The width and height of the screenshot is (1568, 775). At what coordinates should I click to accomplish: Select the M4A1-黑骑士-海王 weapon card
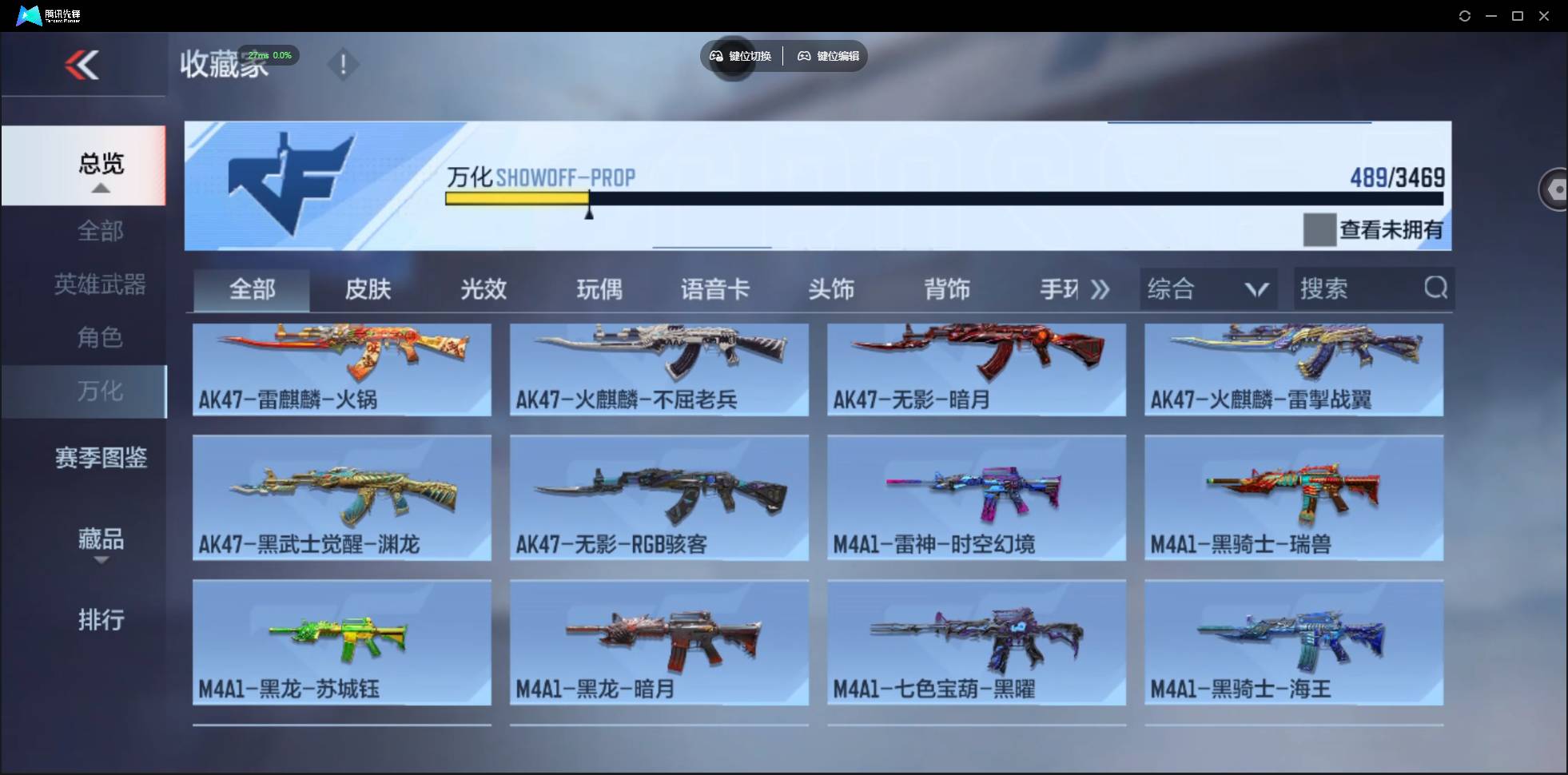point(1293,642)
